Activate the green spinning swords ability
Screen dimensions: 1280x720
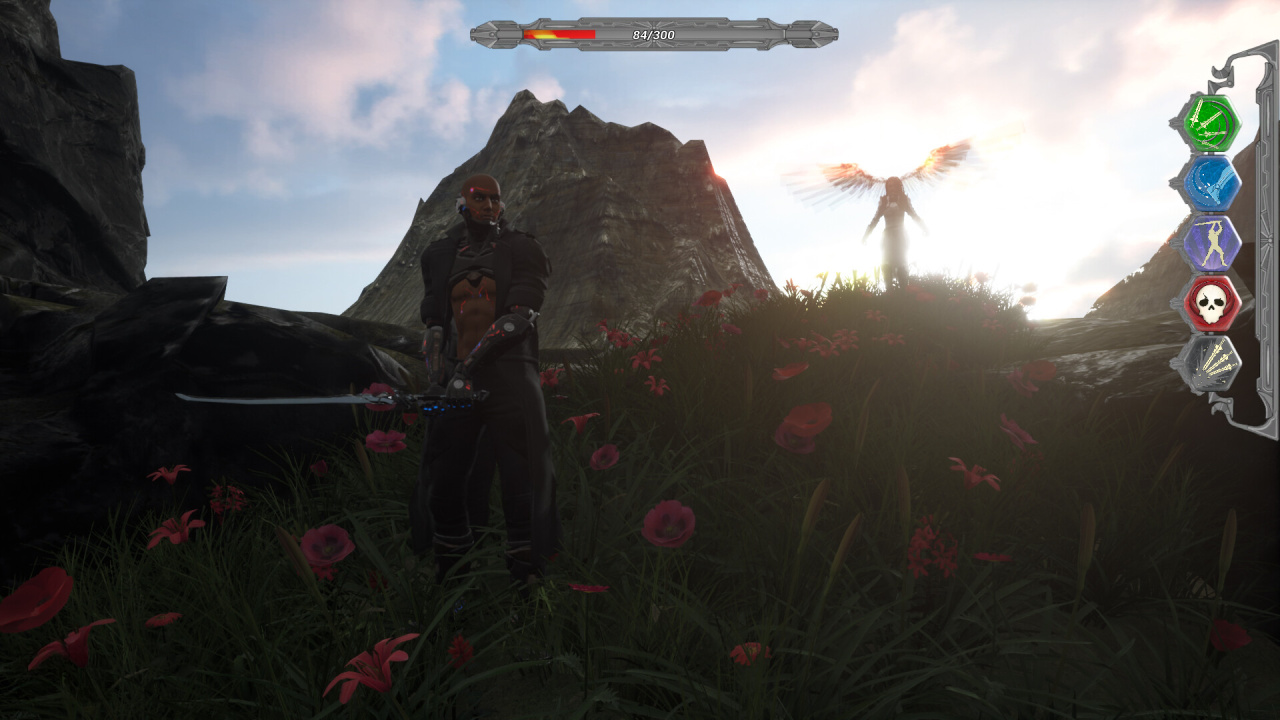pos(1211,123)
